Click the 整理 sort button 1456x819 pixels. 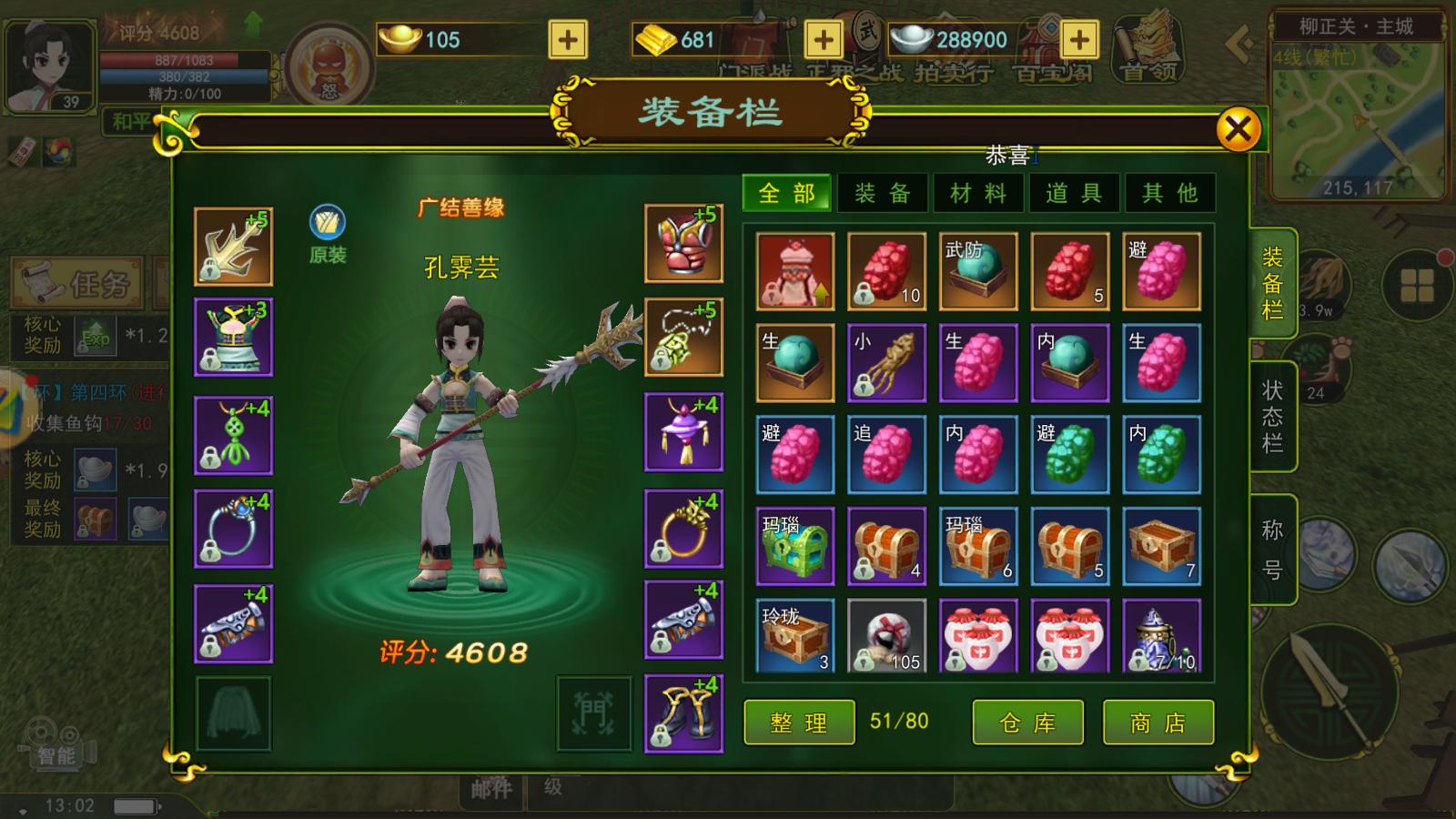799,723
